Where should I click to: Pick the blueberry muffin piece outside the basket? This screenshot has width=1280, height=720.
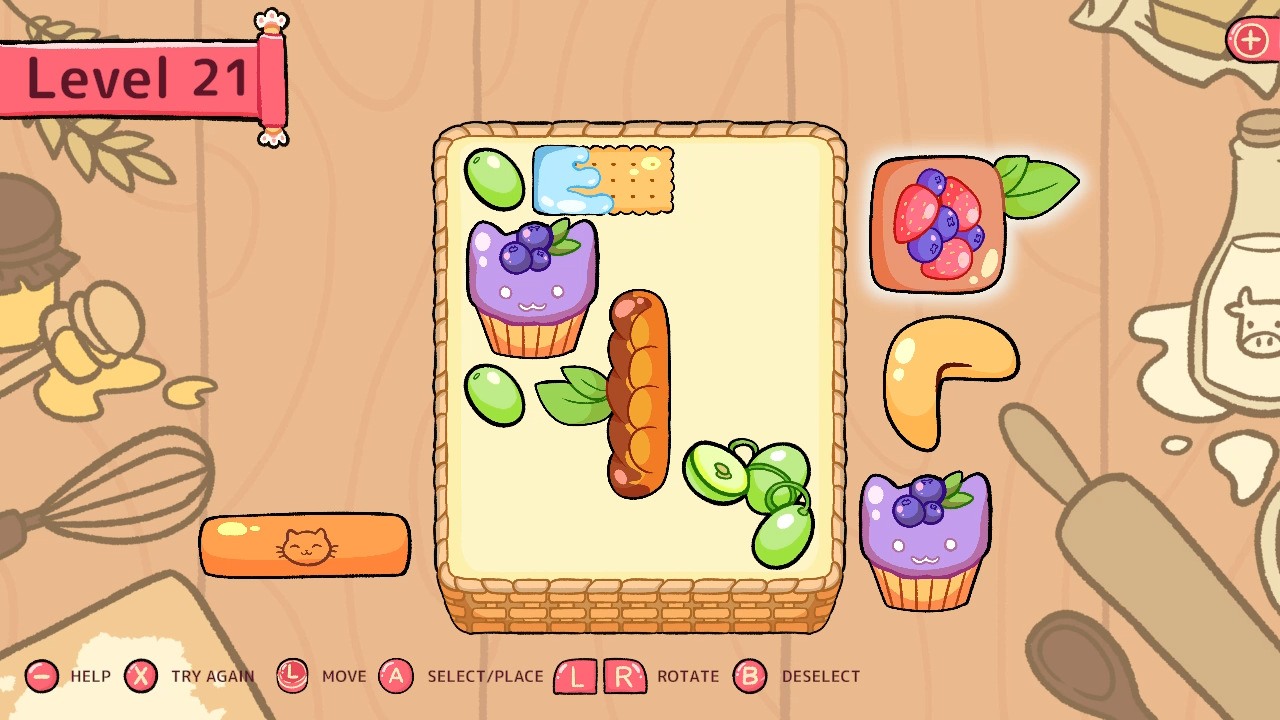(x=927, y=540)
